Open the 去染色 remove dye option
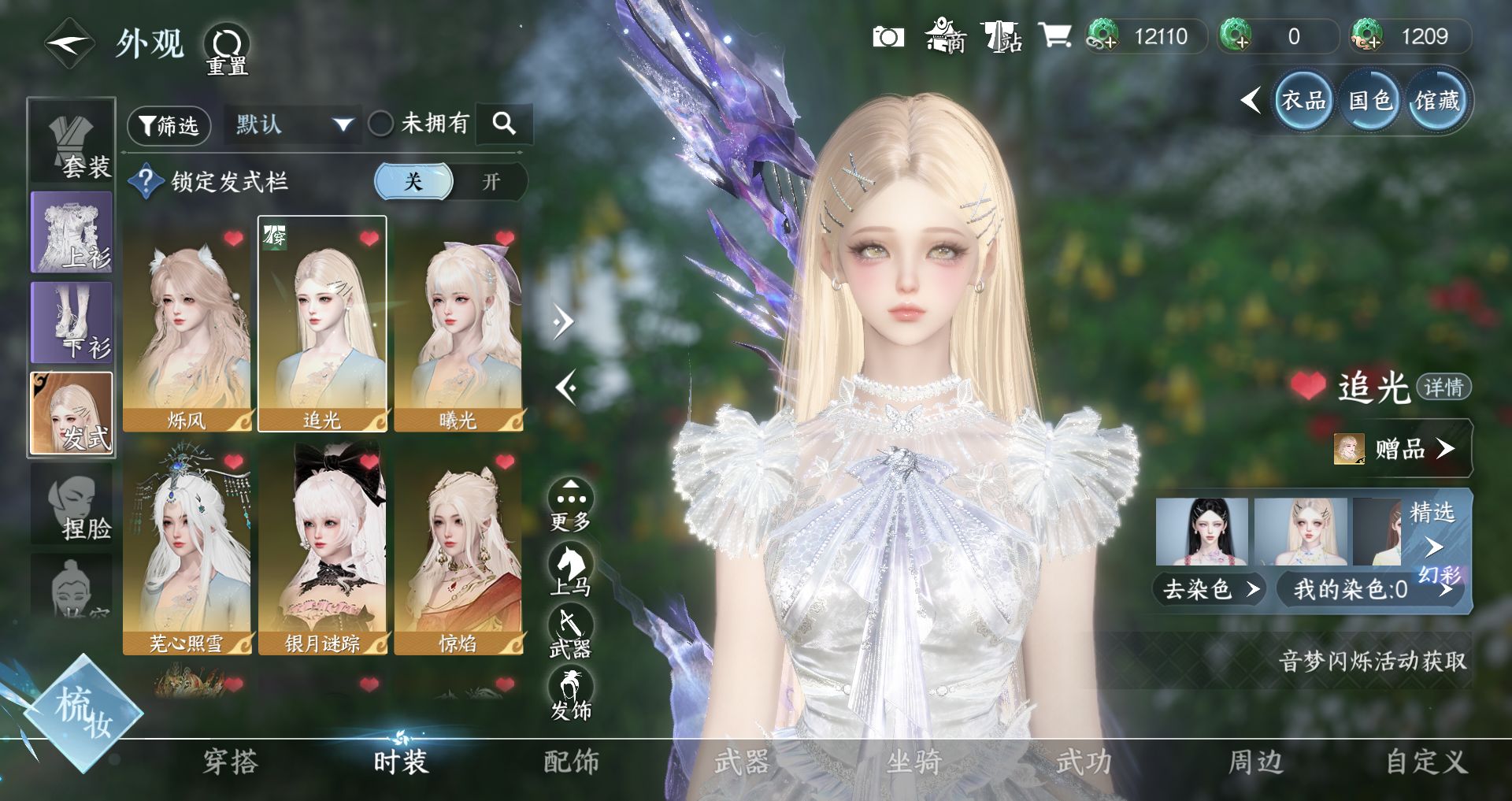 (x=1209, y=589)
